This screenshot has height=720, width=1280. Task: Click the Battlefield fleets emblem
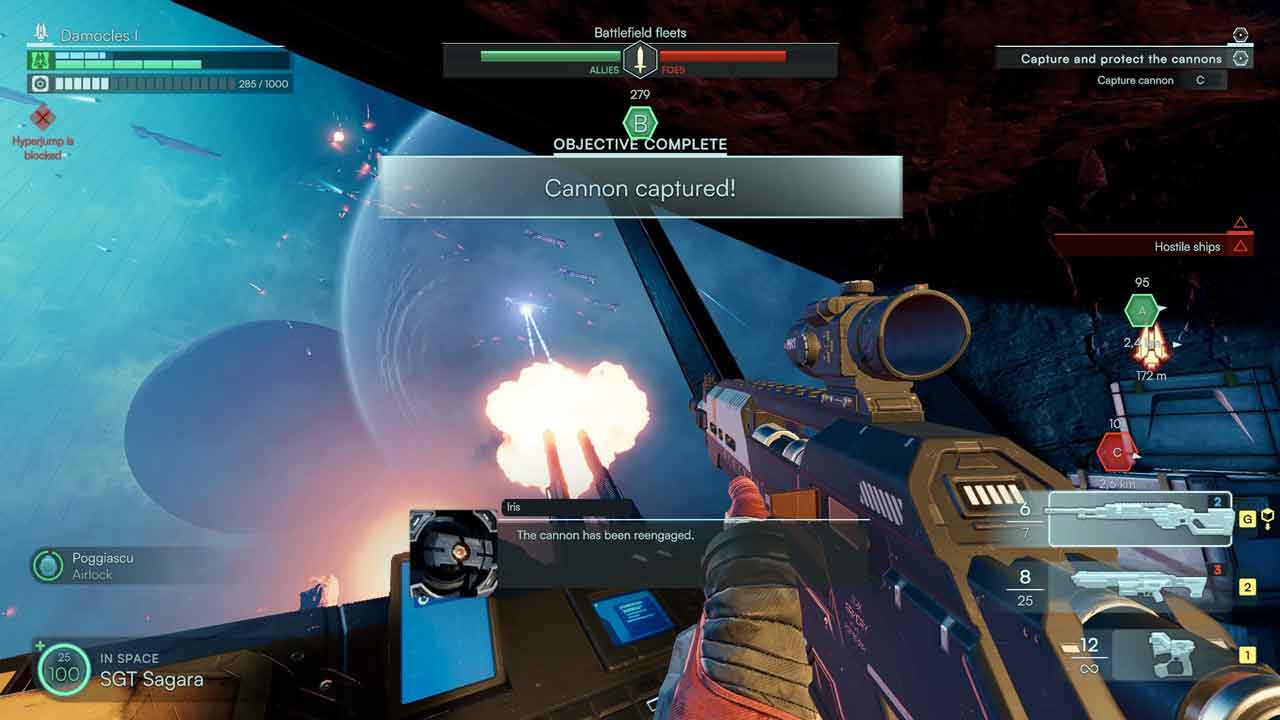tap(640, 60)
